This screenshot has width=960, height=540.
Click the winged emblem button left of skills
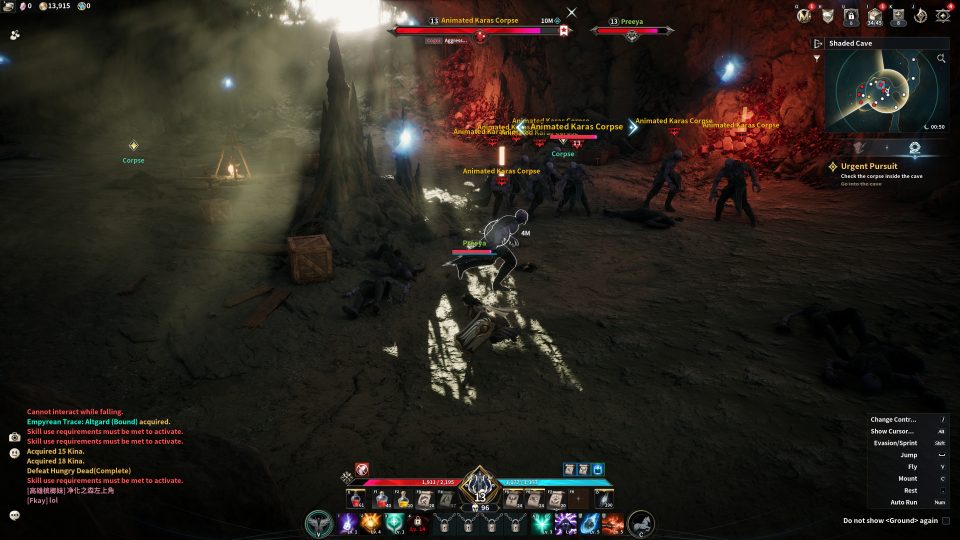click(x=320, y=522)
